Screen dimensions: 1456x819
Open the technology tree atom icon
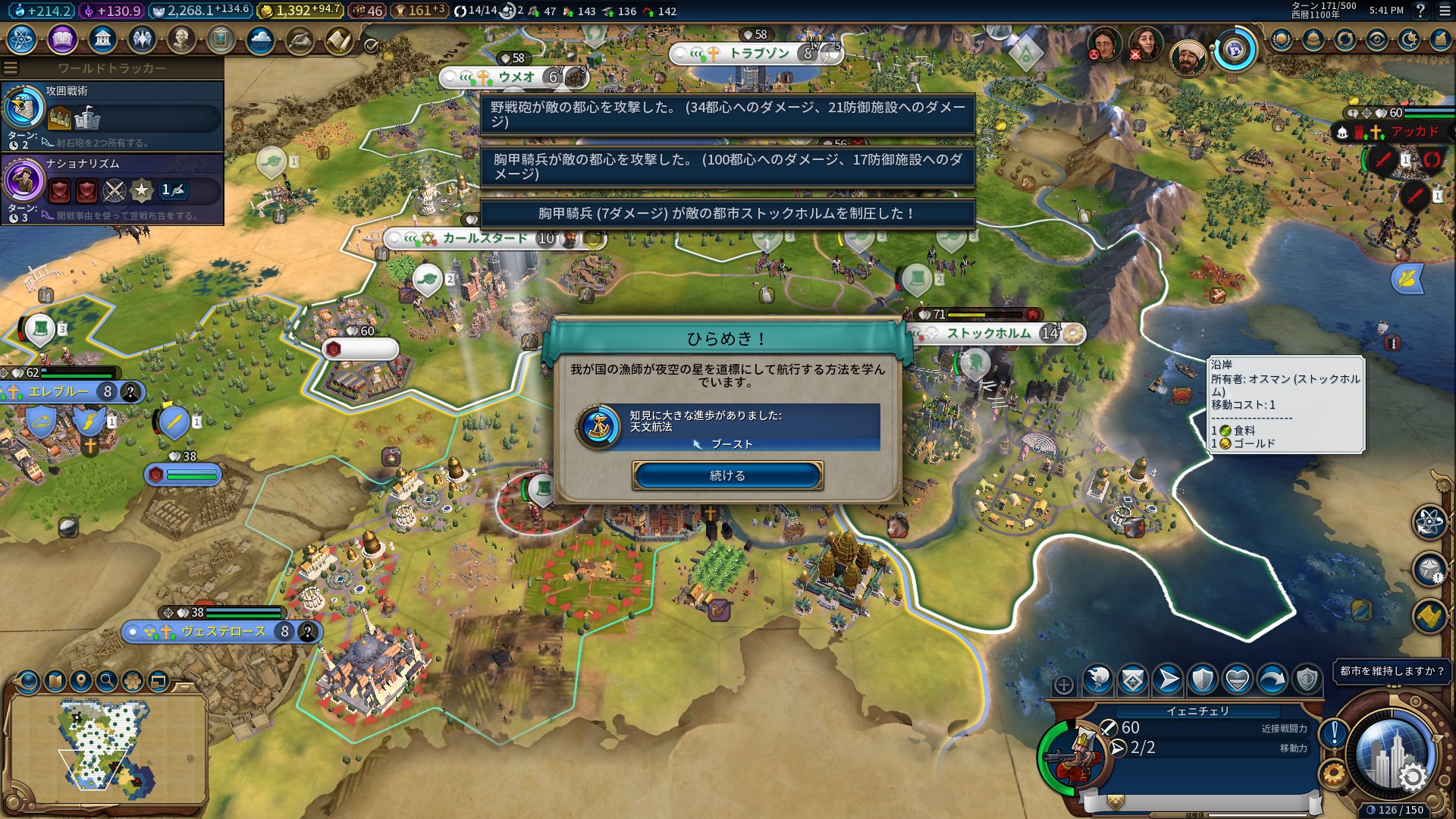point(22,39)
